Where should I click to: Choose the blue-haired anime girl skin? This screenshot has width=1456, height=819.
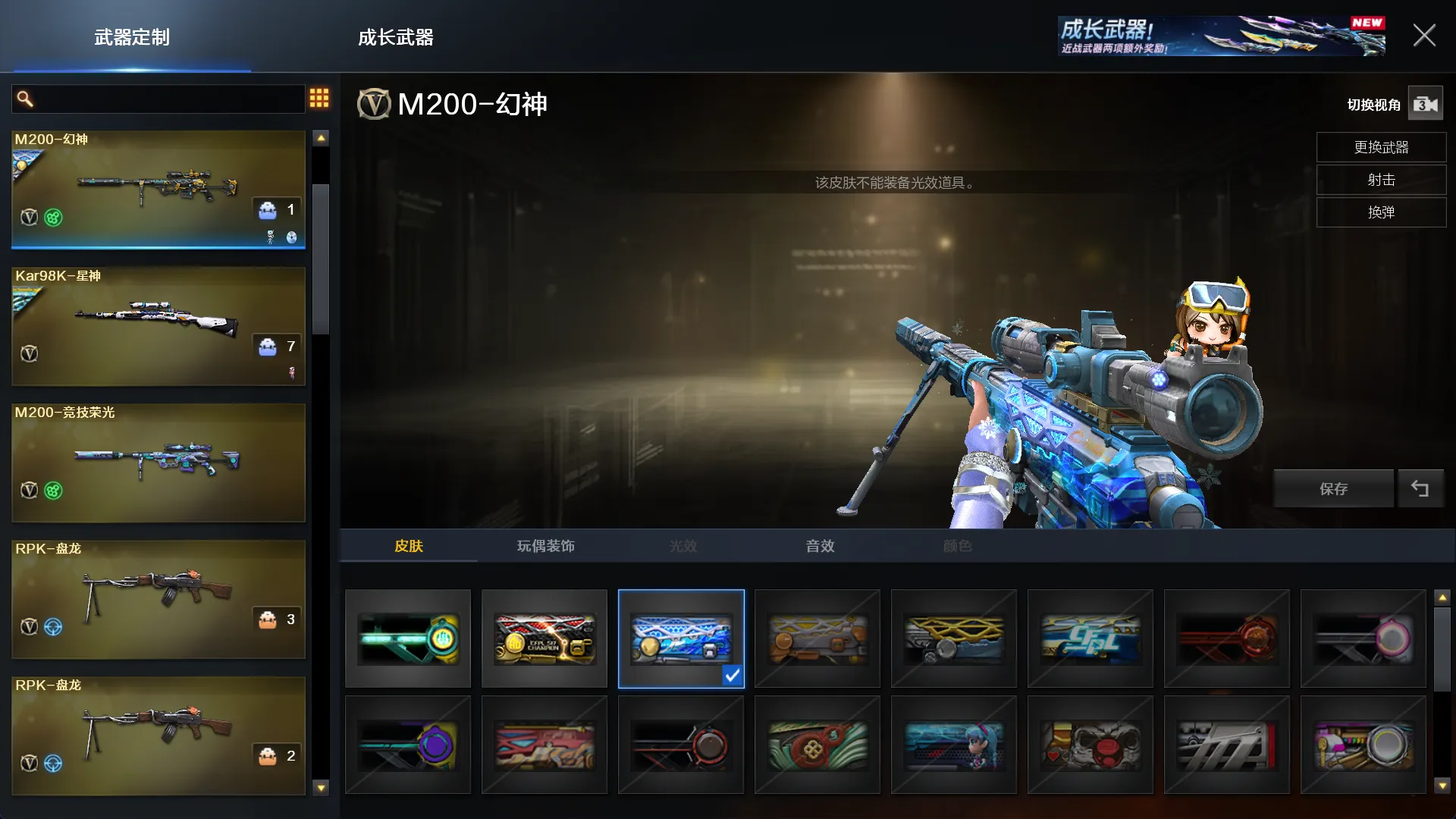click(x=954, y=745)
